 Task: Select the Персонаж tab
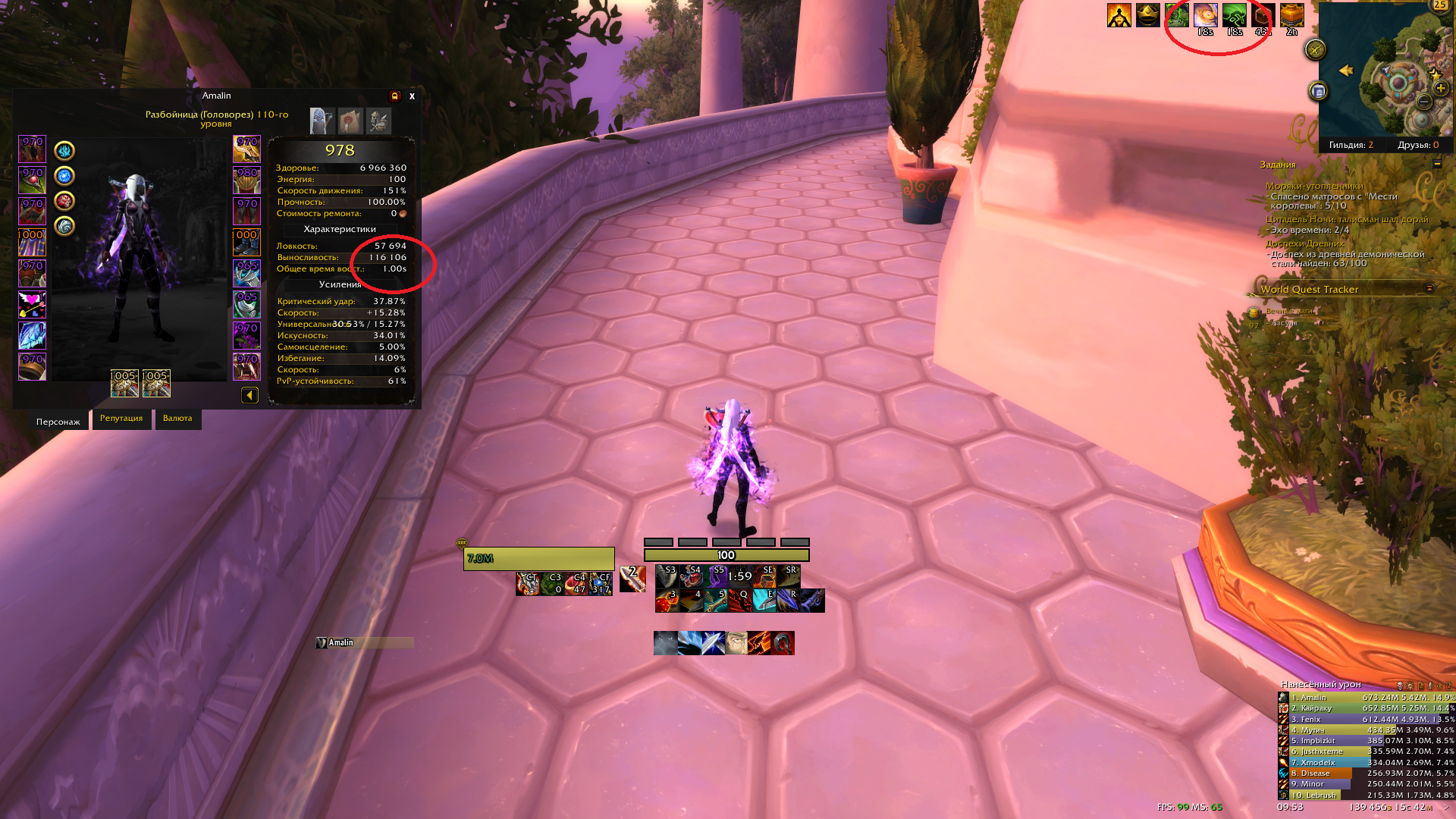[58, 422]
